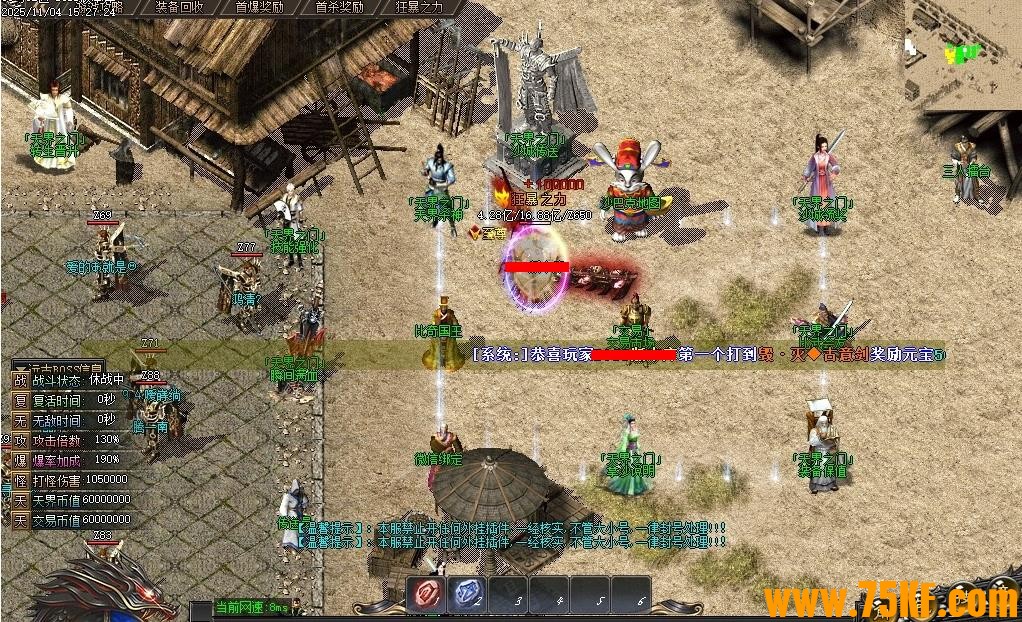Open the 首杀奖励 first-kill rewards menu
Screen dimensions: 1022x622
tap(338, 7)
